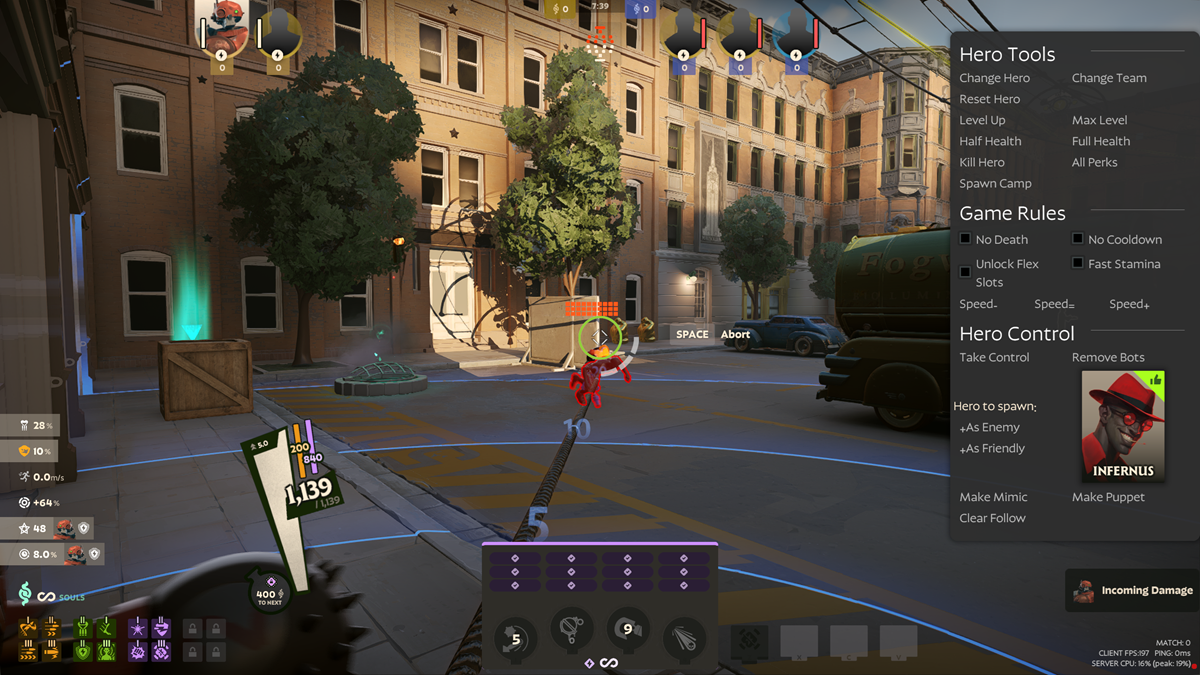
Task: Click Reset Hero
Action: (989, 99)
